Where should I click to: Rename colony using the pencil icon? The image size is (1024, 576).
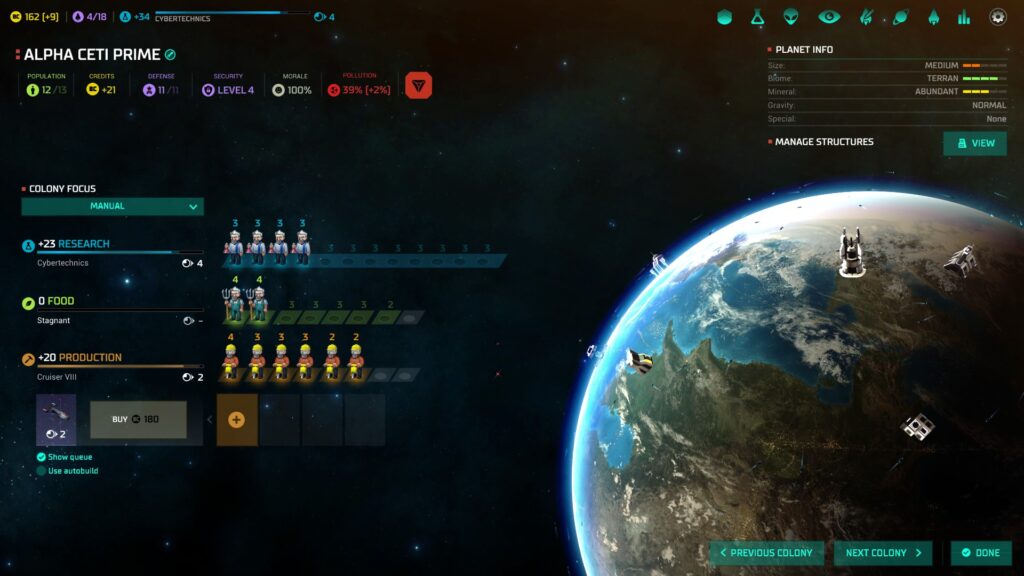coord(171,55)
